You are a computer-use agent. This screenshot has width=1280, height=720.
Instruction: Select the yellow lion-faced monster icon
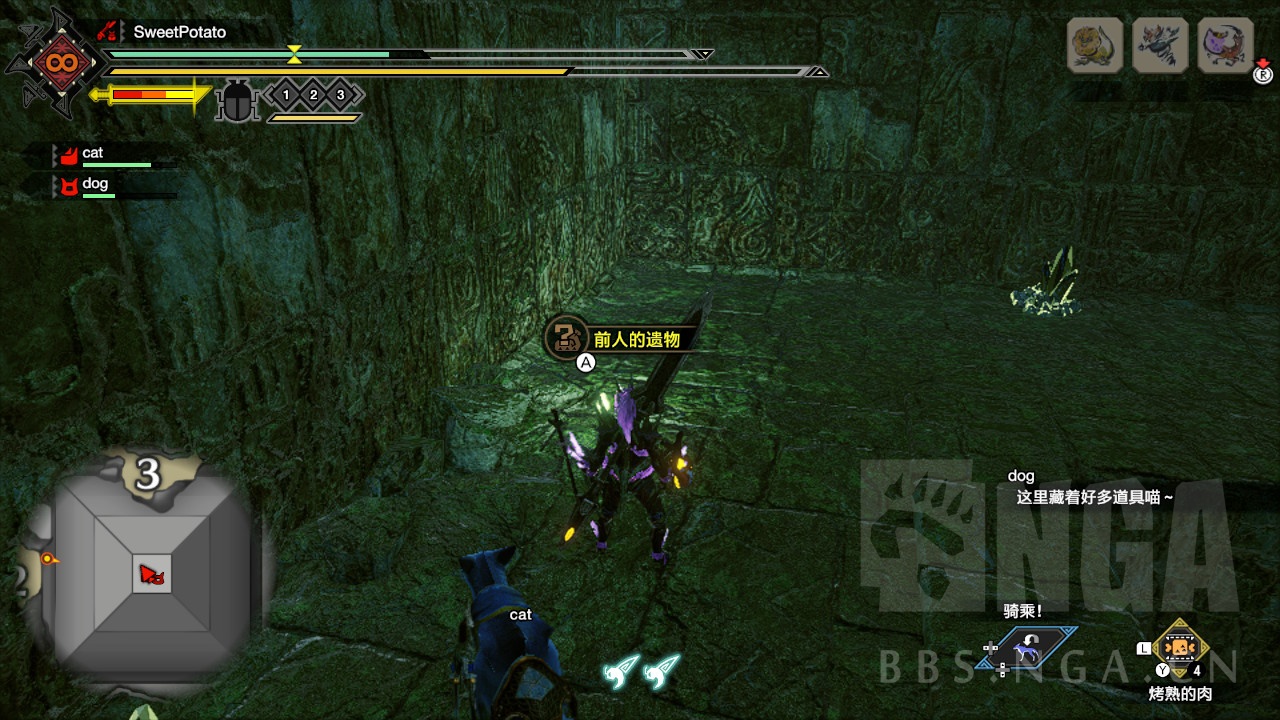(1095, 45)
